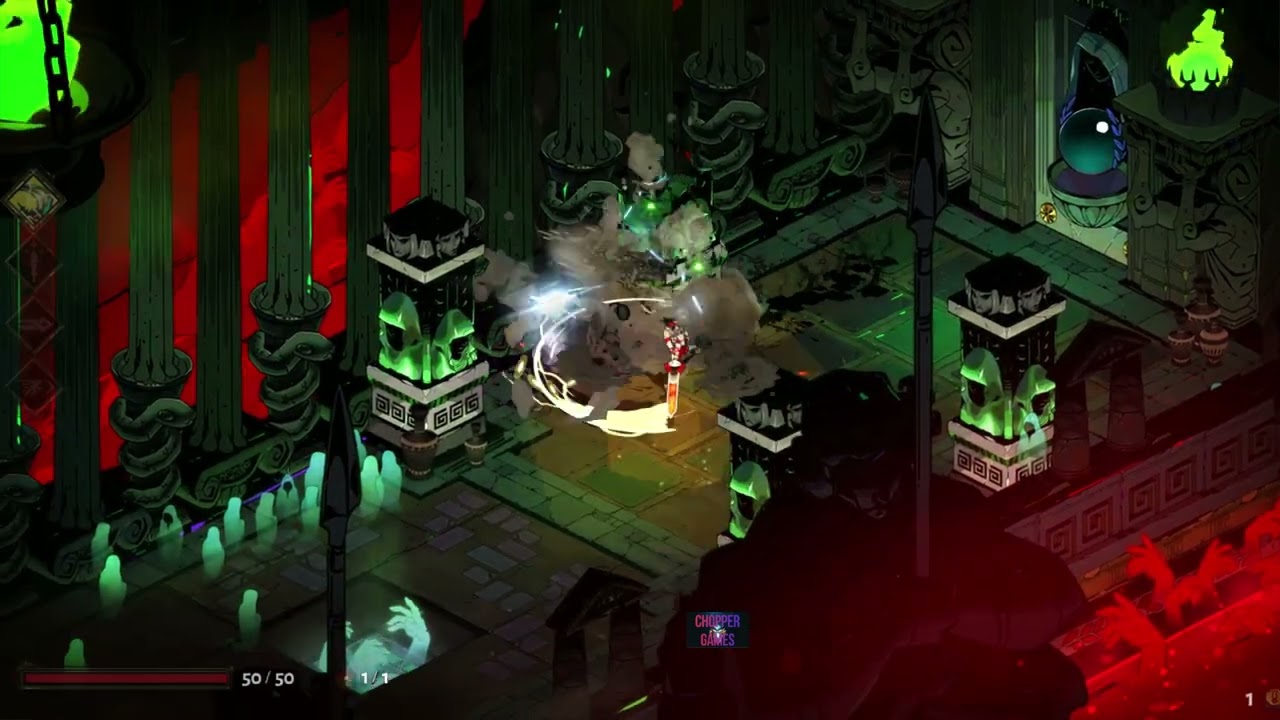Select the topmost boon icon in the left column
This screenshot has width=1280, height=720.
click(x=34, y=262)
